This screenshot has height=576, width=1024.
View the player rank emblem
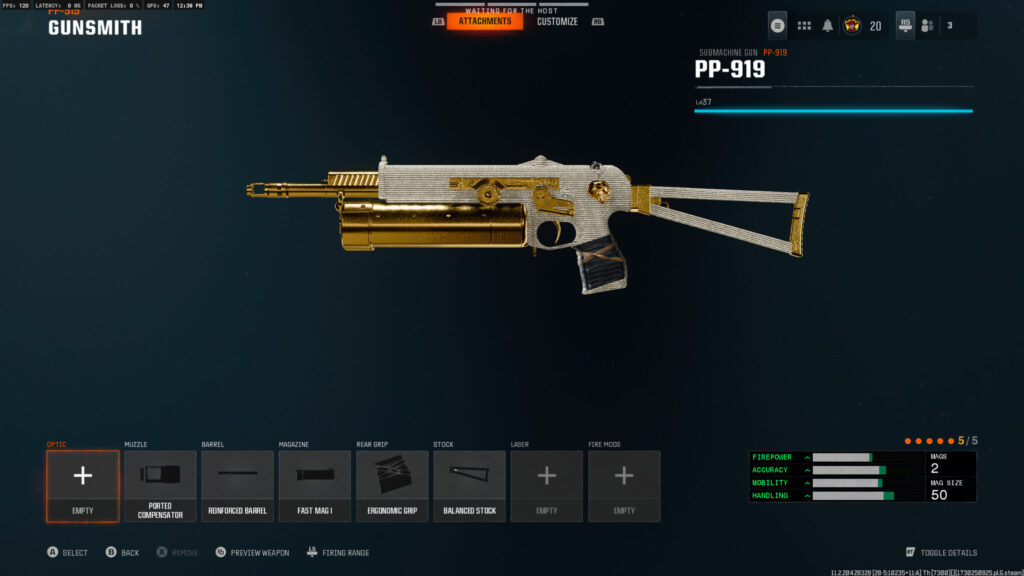click(x=853, y=26)
